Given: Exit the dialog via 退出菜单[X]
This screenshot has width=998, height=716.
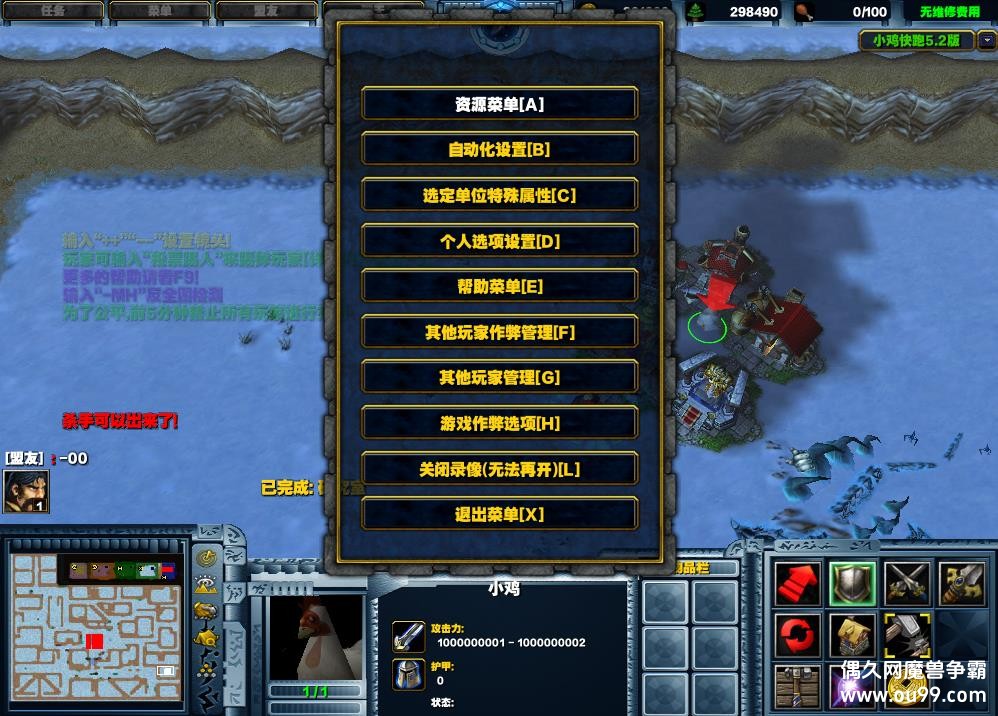Looking at the screenshot, I should pos(499,515).
